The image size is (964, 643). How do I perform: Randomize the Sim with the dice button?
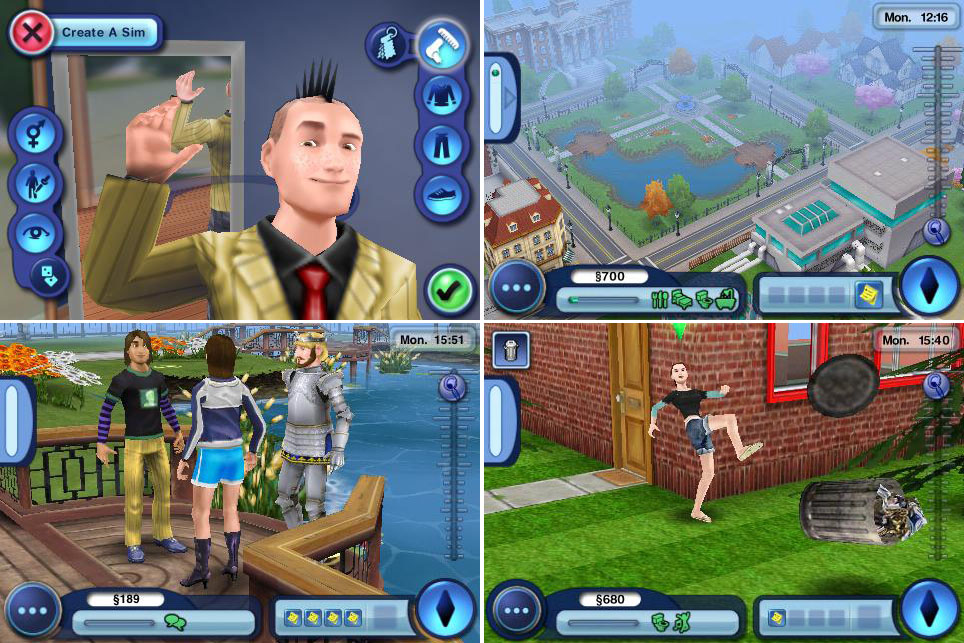click(48, 275)
